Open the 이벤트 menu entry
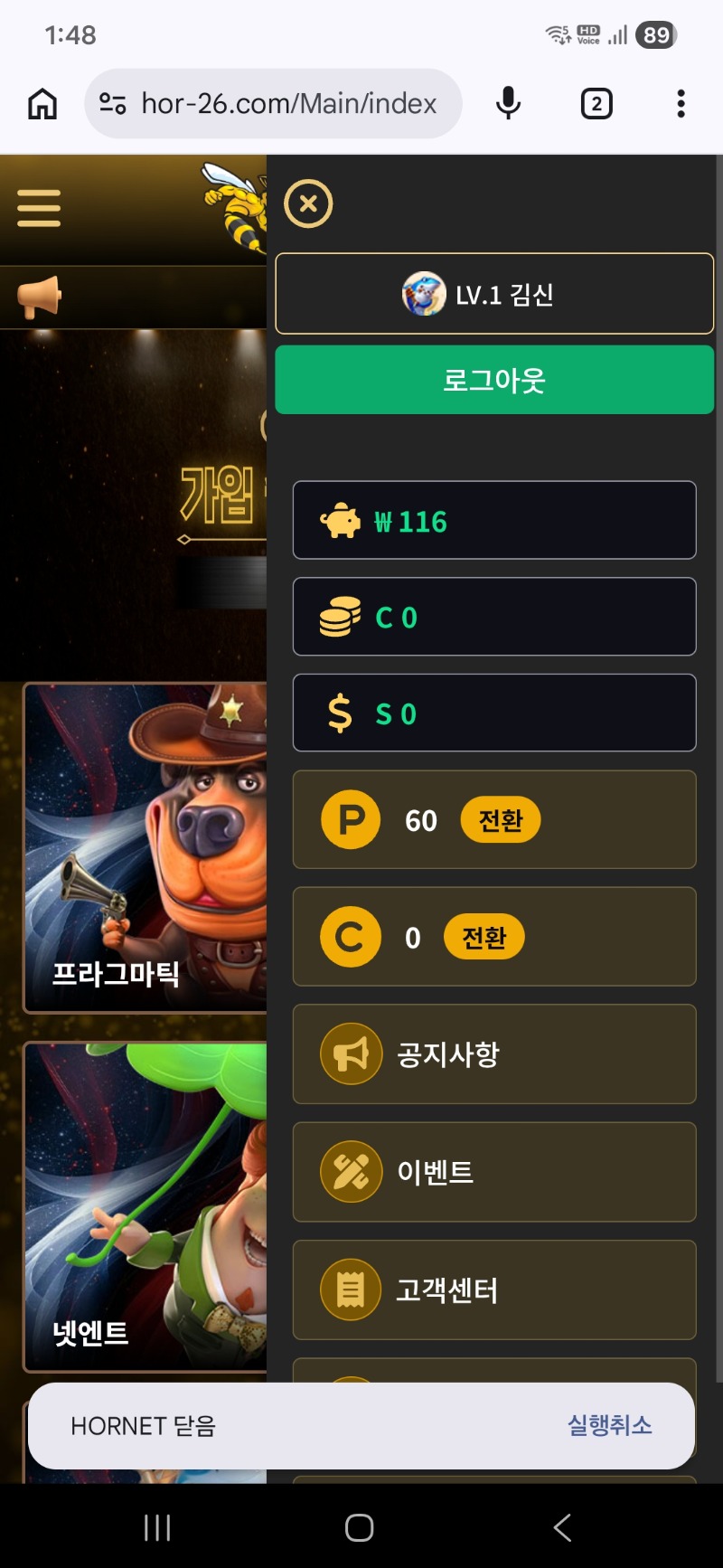 coord(494,1172)
